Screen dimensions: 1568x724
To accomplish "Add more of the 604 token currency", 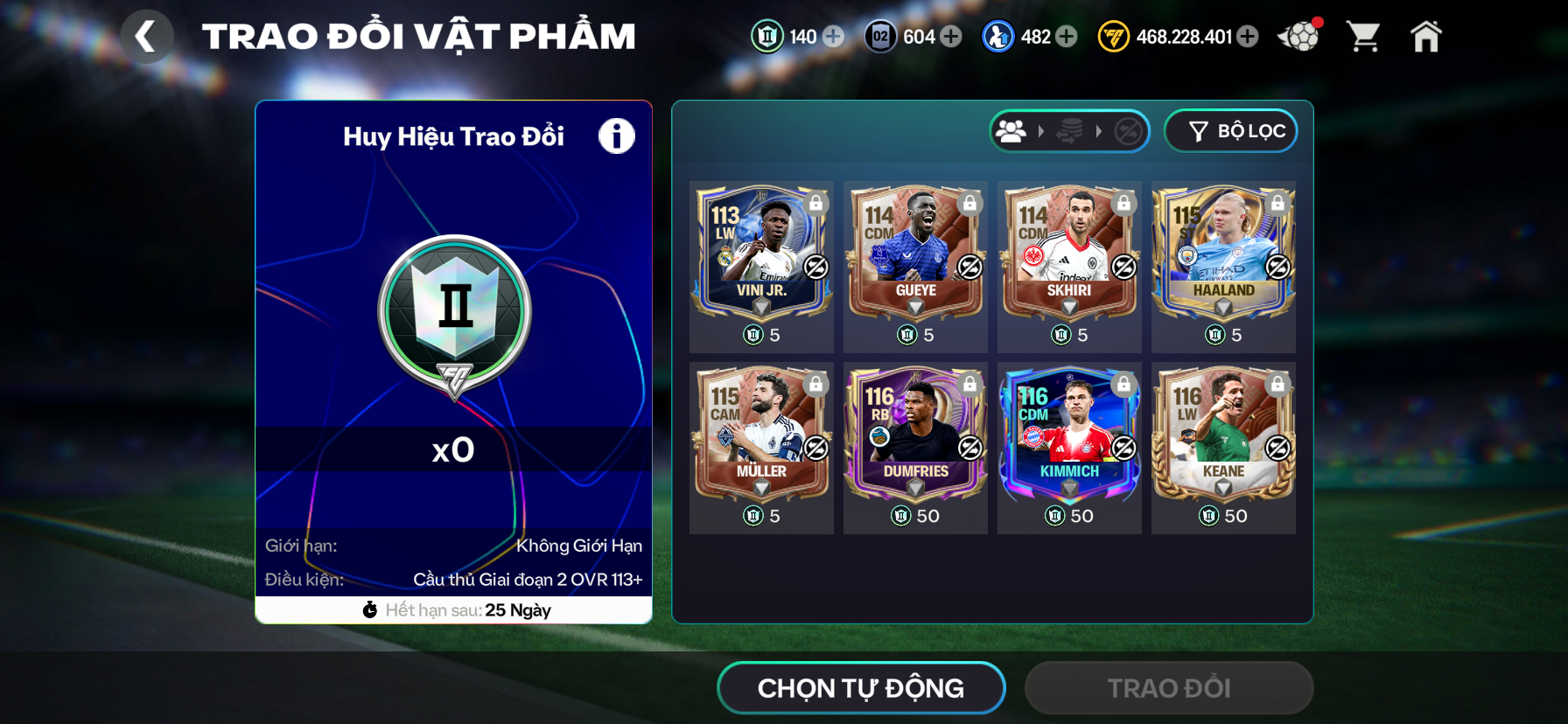I will (951, 37).
